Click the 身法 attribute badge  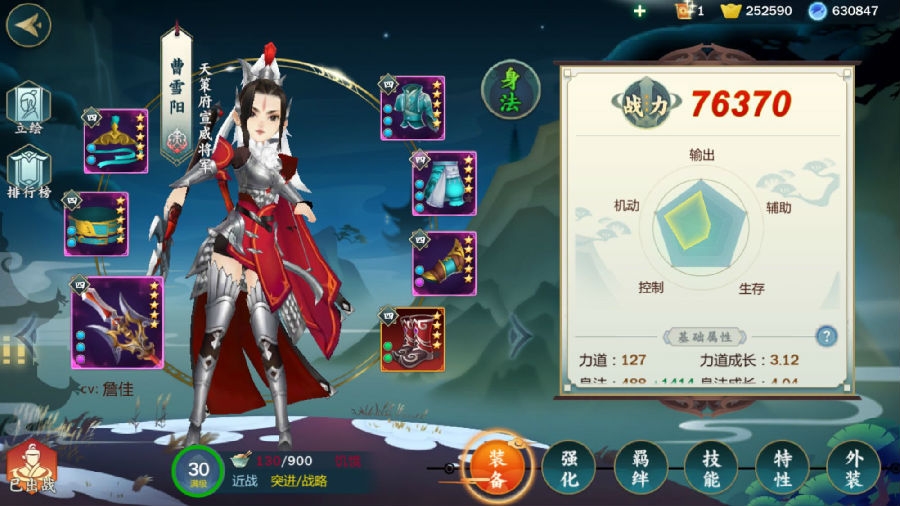pyautogui.click(x=511, y=90)
